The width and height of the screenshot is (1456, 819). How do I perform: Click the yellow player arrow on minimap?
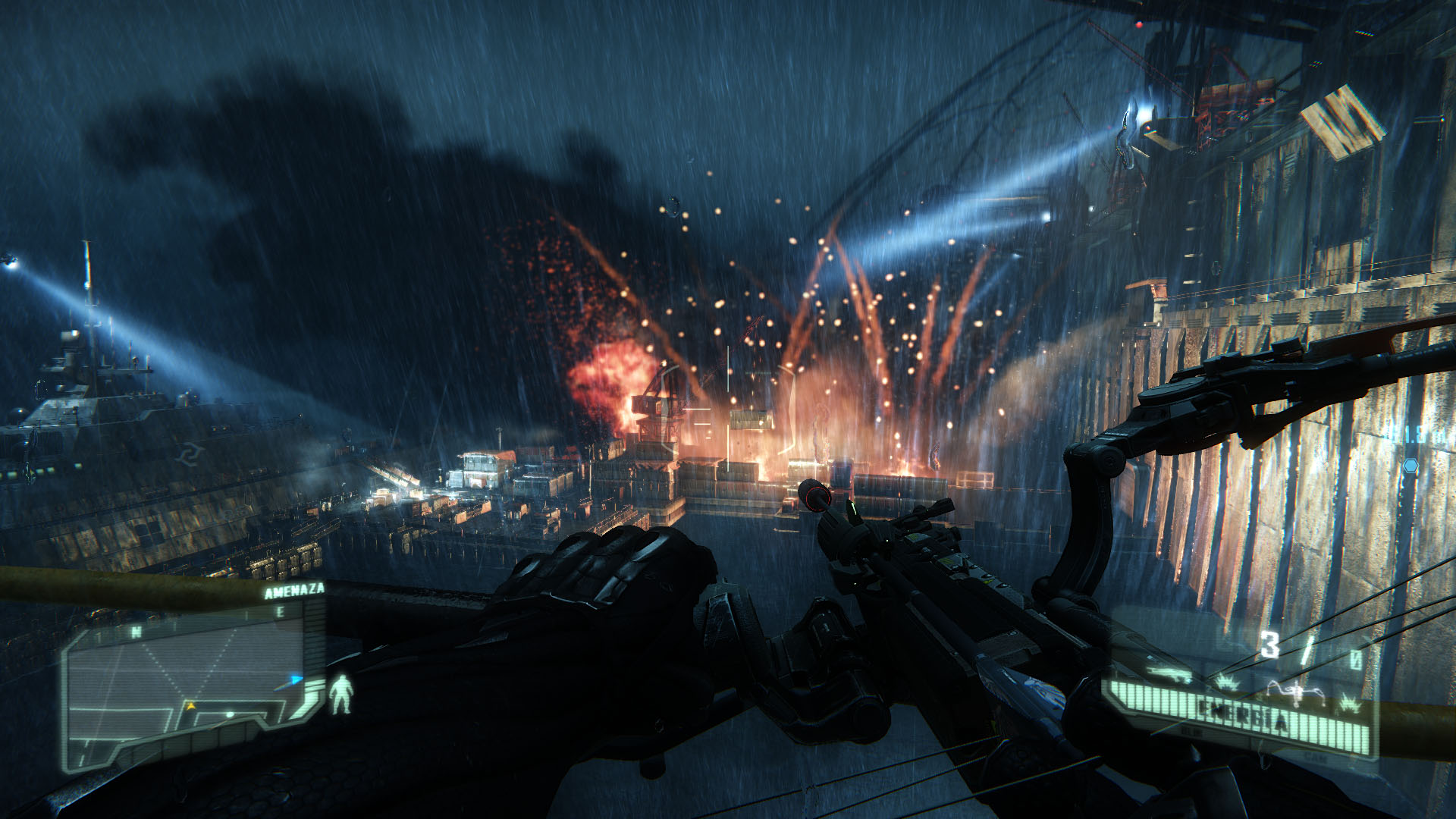coord(191,706)
